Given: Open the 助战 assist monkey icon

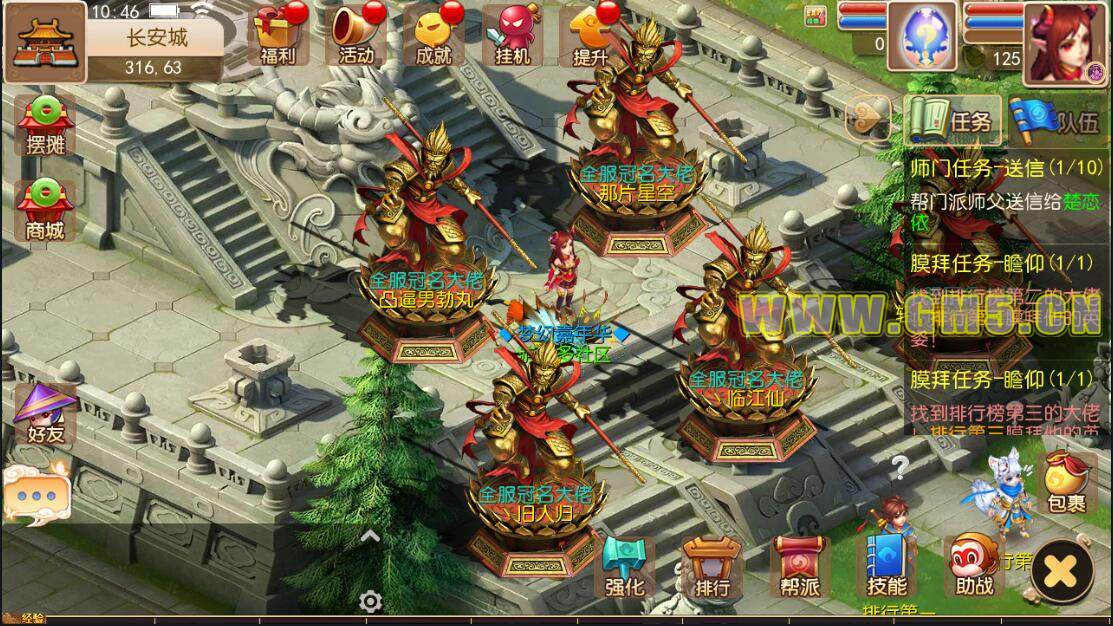Looking at the screenshot, I should click(973, 567).
